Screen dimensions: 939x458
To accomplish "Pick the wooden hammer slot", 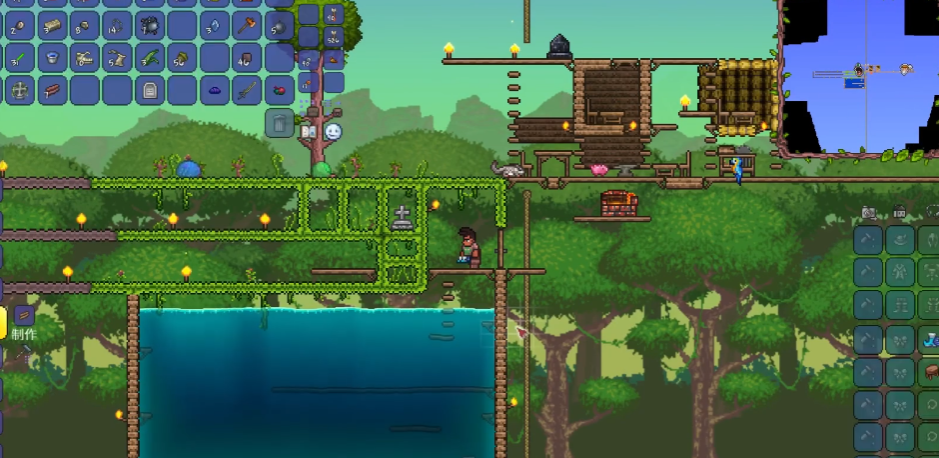I will click(247, 25).
